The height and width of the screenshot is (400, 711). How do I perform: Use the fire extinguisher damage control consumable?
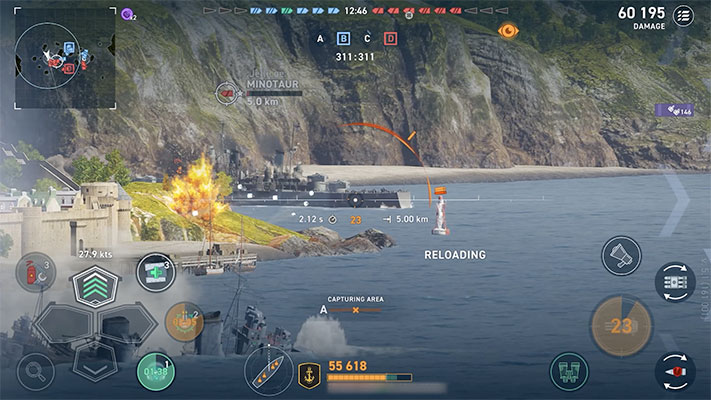point(34,272)
